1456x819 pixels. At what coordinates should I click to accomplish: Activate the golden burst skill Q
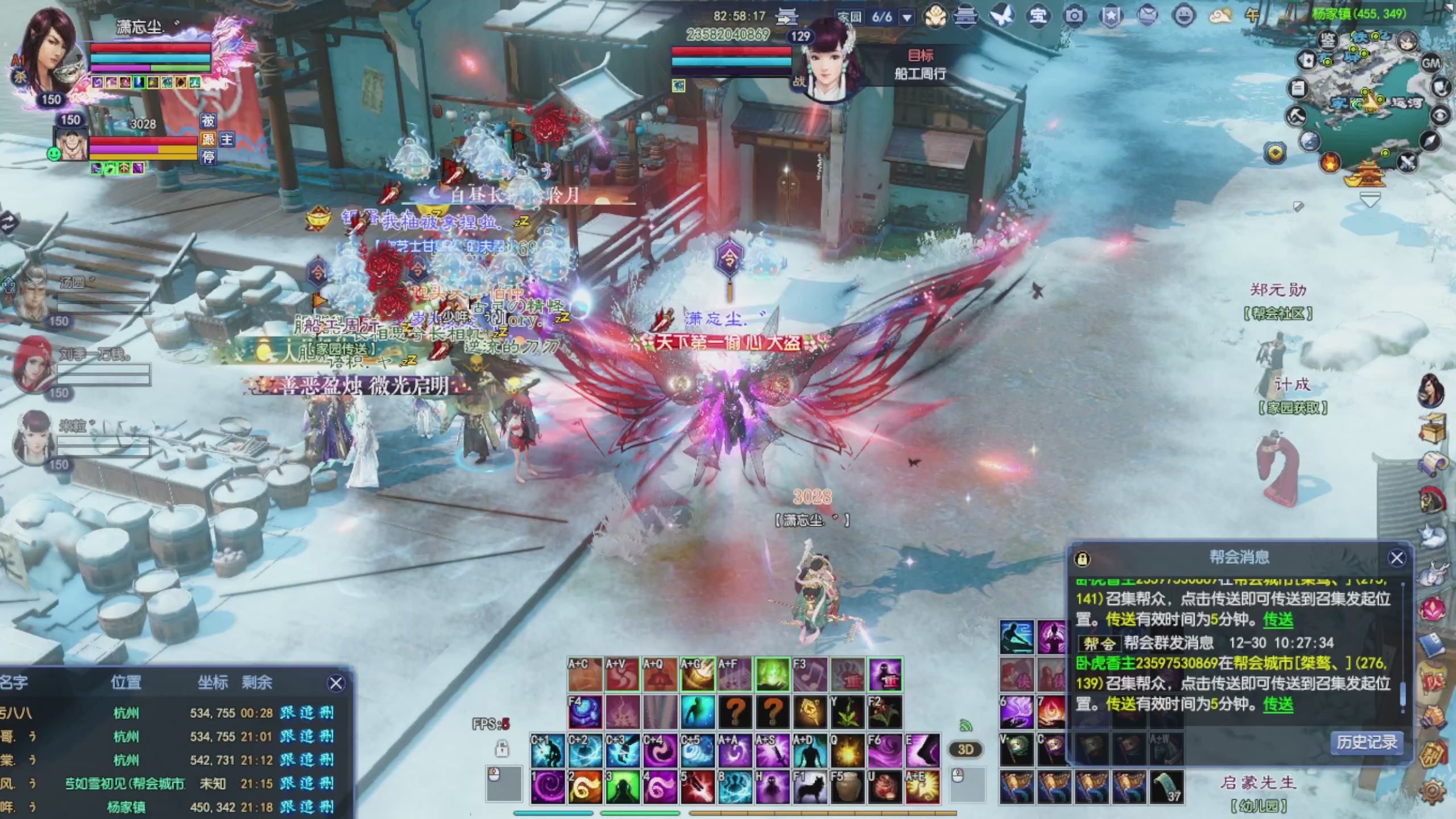click(847, 751)
